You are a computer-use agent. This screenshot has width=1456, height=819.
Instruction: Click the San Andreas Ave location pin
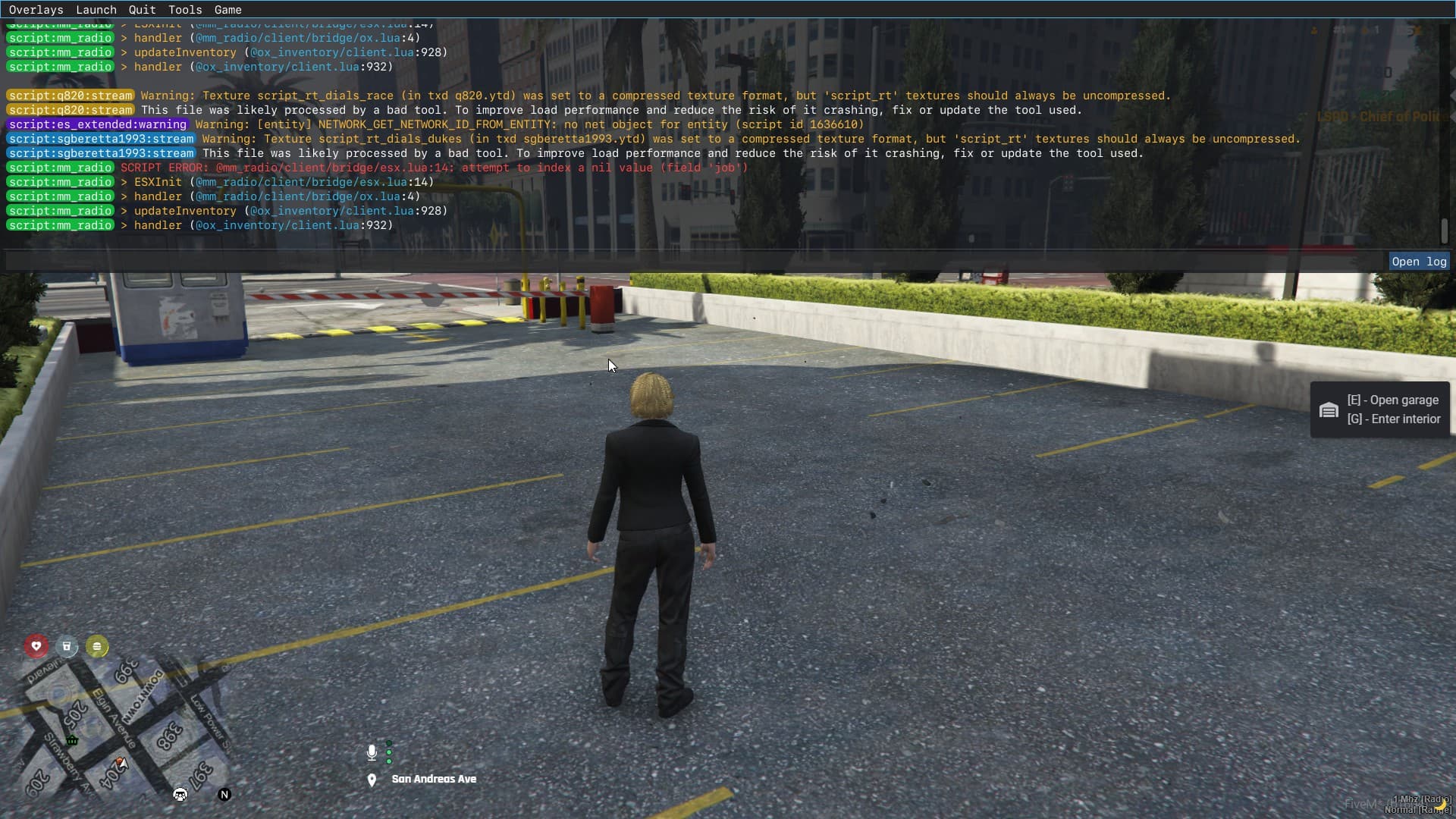coord(372,780)
